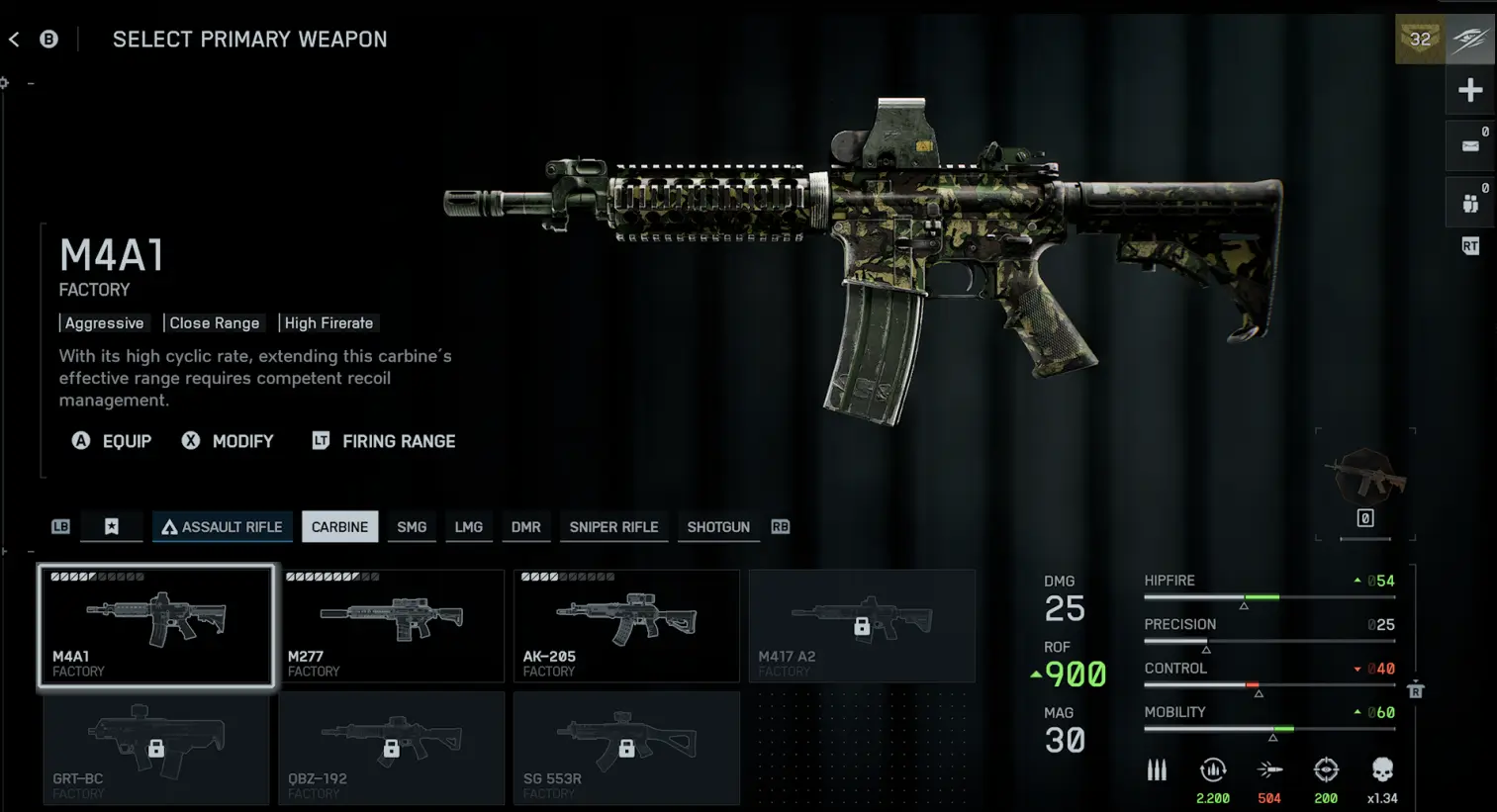
Task: Choose the locked SG 553R tile
Action: [626, 748]
